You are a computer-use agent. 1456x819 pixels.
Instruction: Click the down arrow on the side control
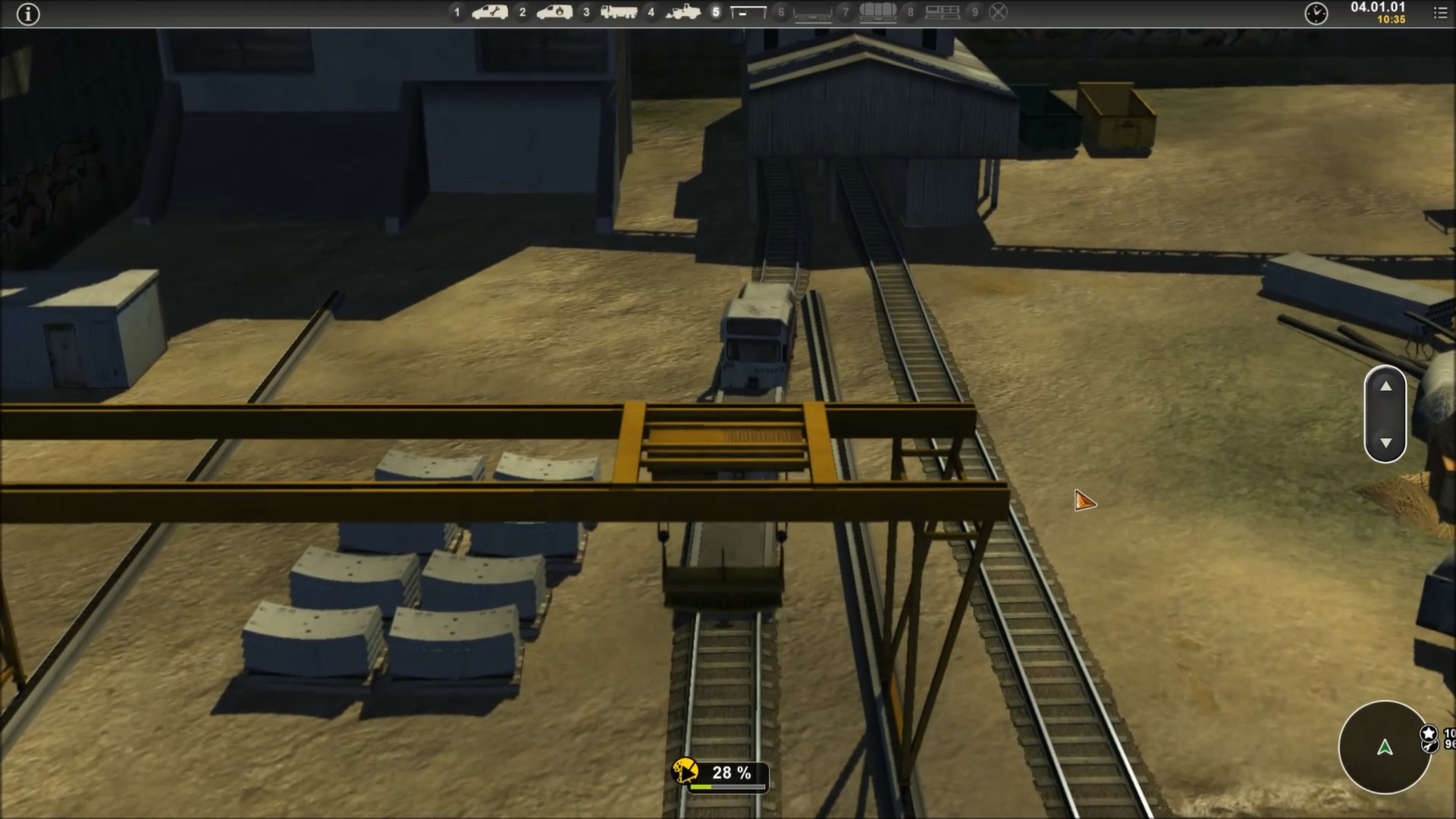pyautogui.click(x=1385, y=441)
